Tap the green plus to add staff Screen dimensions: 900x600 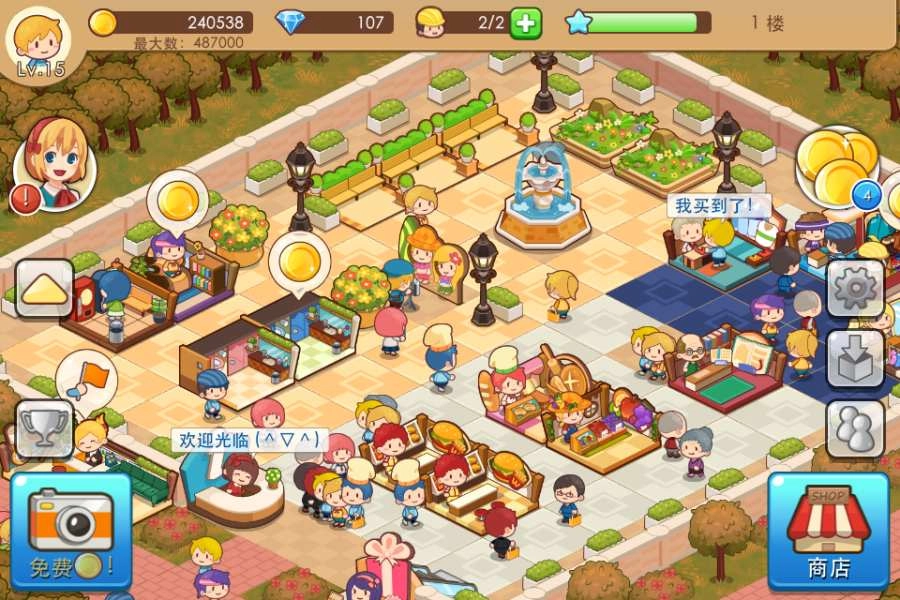(526, 22)
